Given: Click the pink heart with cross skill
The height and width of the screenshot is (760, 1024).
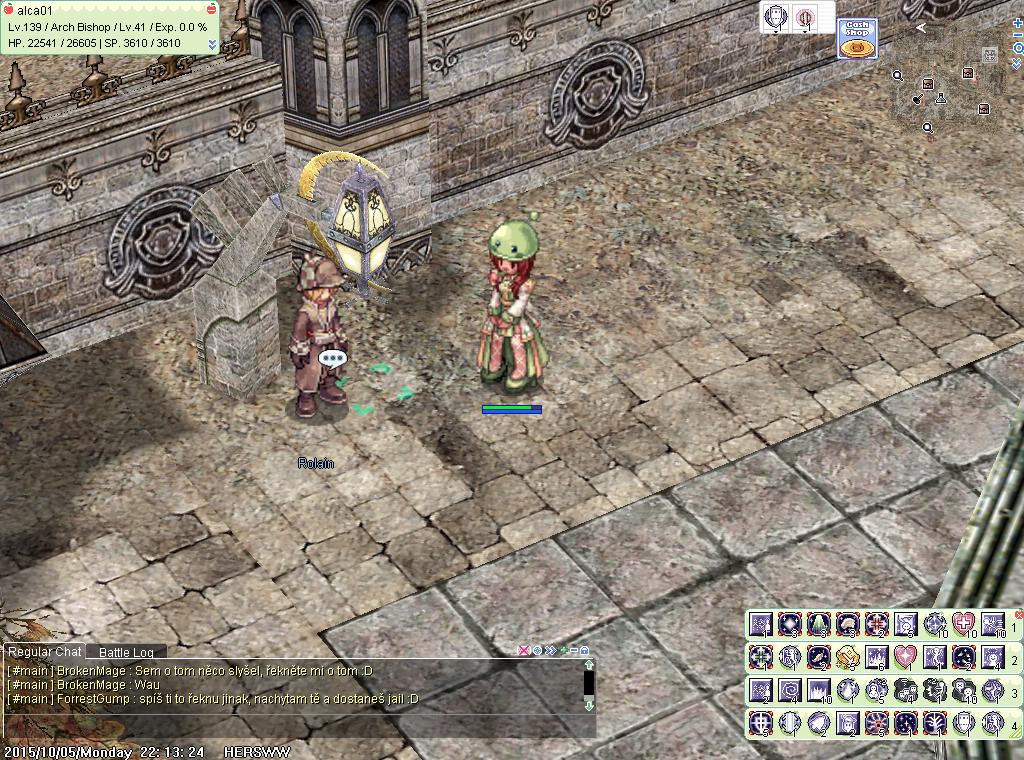Looking at the screenshot, I should click(963, 625).
